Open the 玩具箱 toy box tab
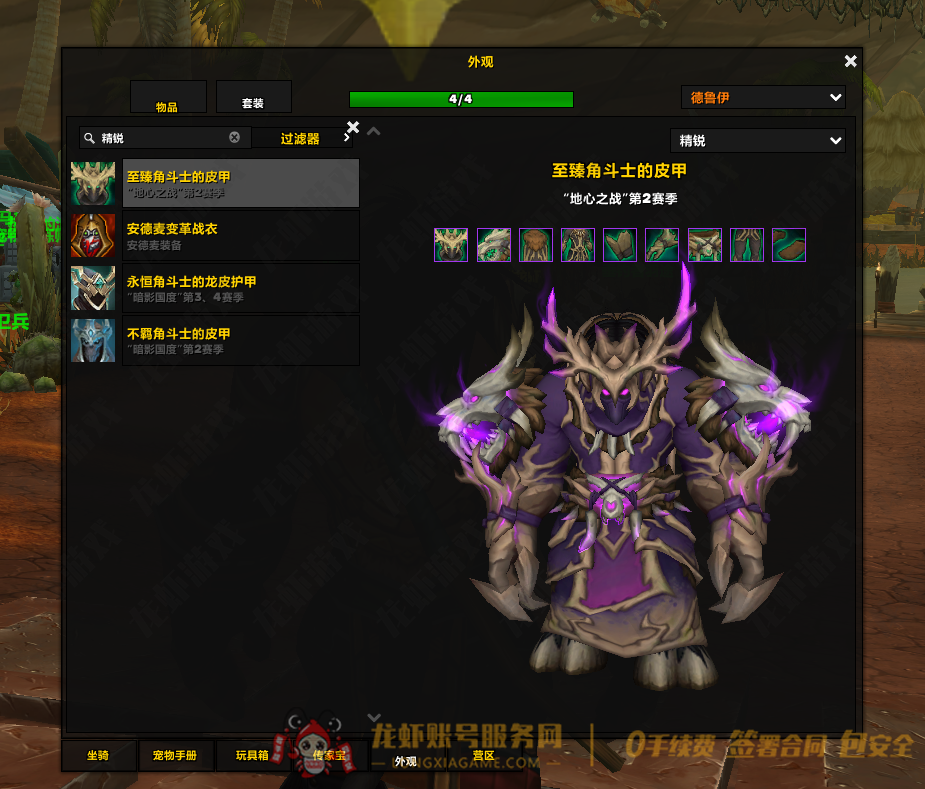Image resolution: width=925 pixels, height=789 pixels. pyautogui.click(x=251, y=756)
